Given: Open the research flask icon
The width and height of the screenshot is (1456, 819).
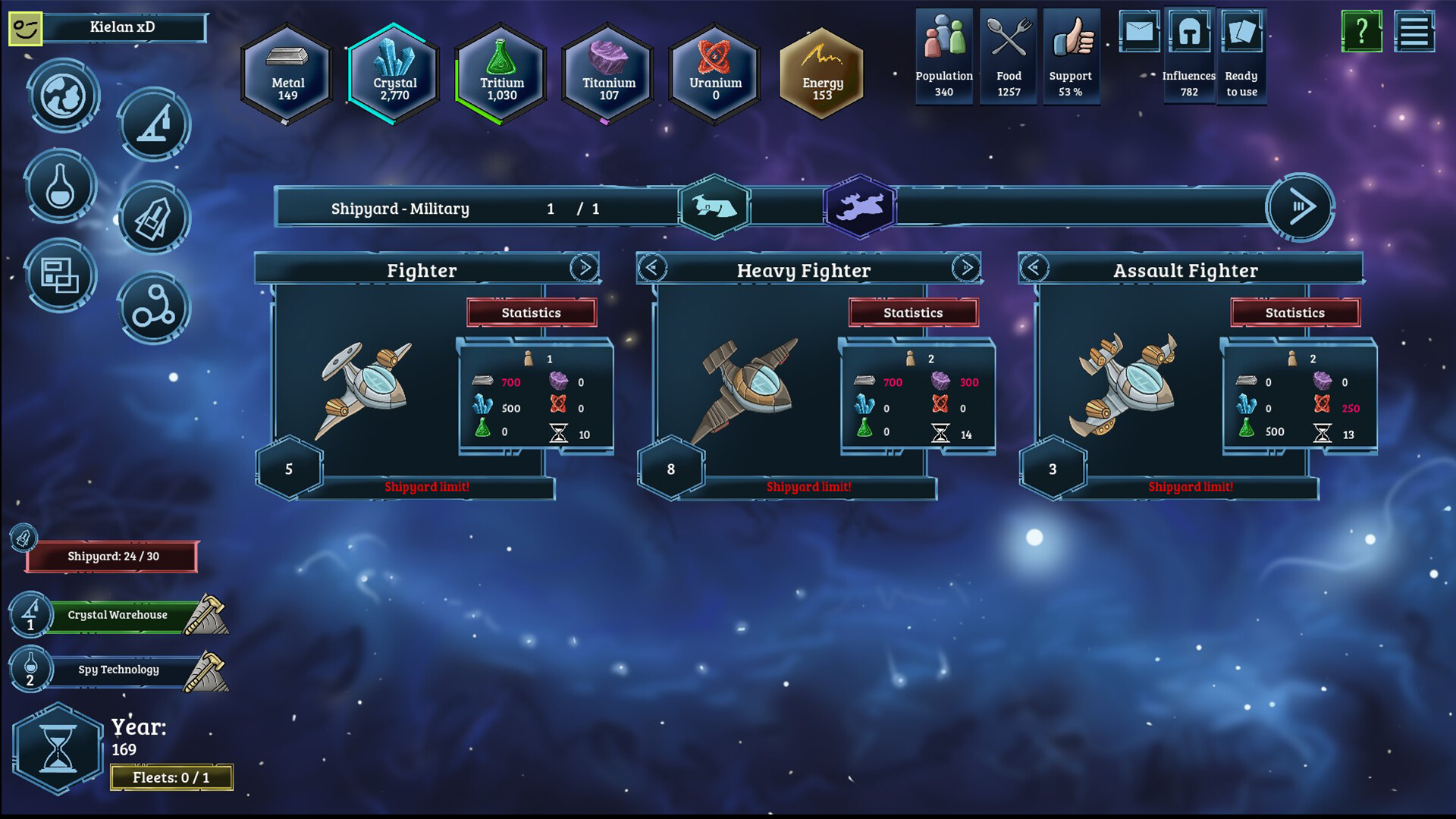Looking at the screenshot, I should (x=60, y=187).
